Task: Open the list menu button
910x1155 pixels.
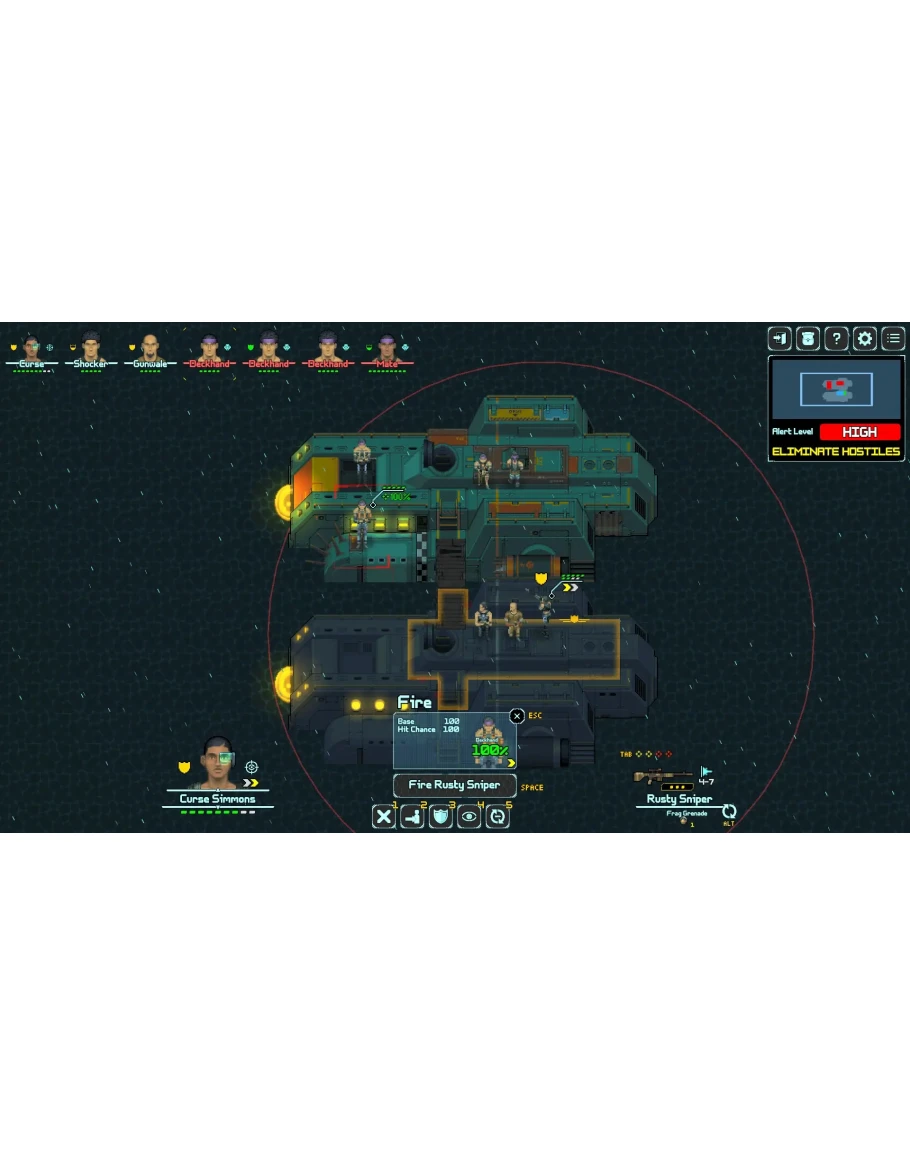Action: [893, 338]
